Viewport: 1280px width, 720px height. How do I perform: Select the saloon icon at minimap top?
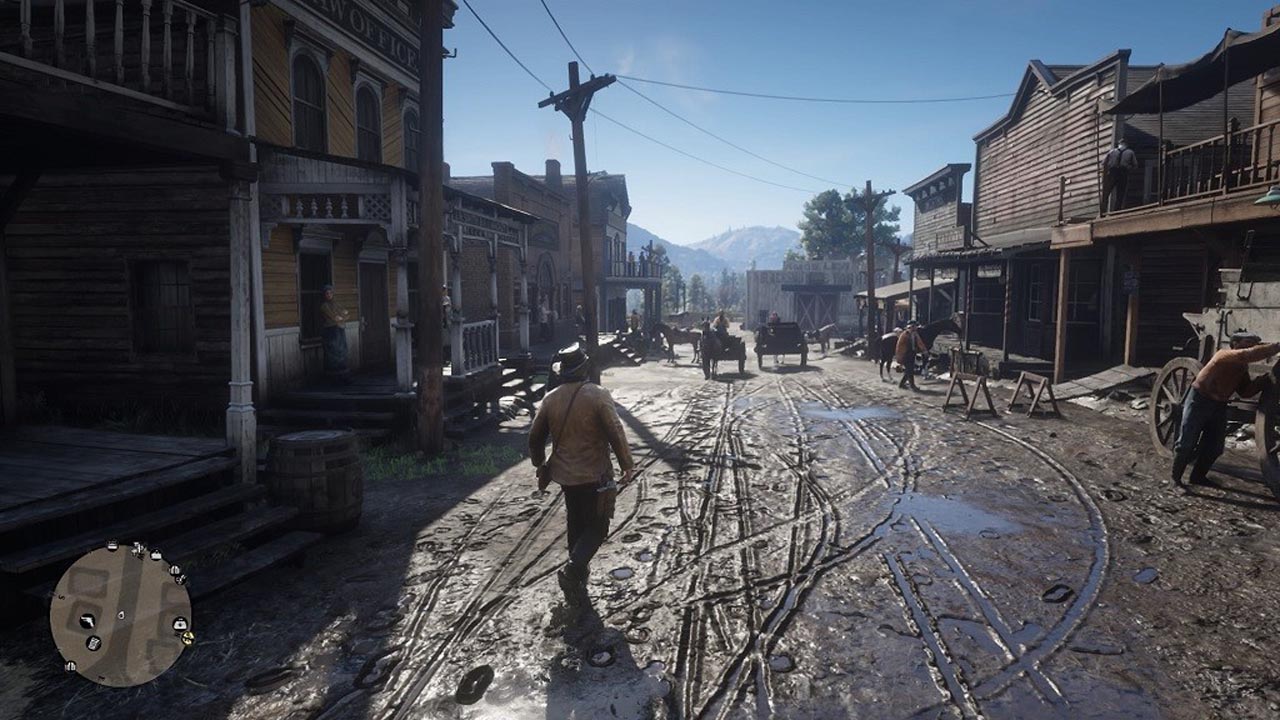pos(175,570)
